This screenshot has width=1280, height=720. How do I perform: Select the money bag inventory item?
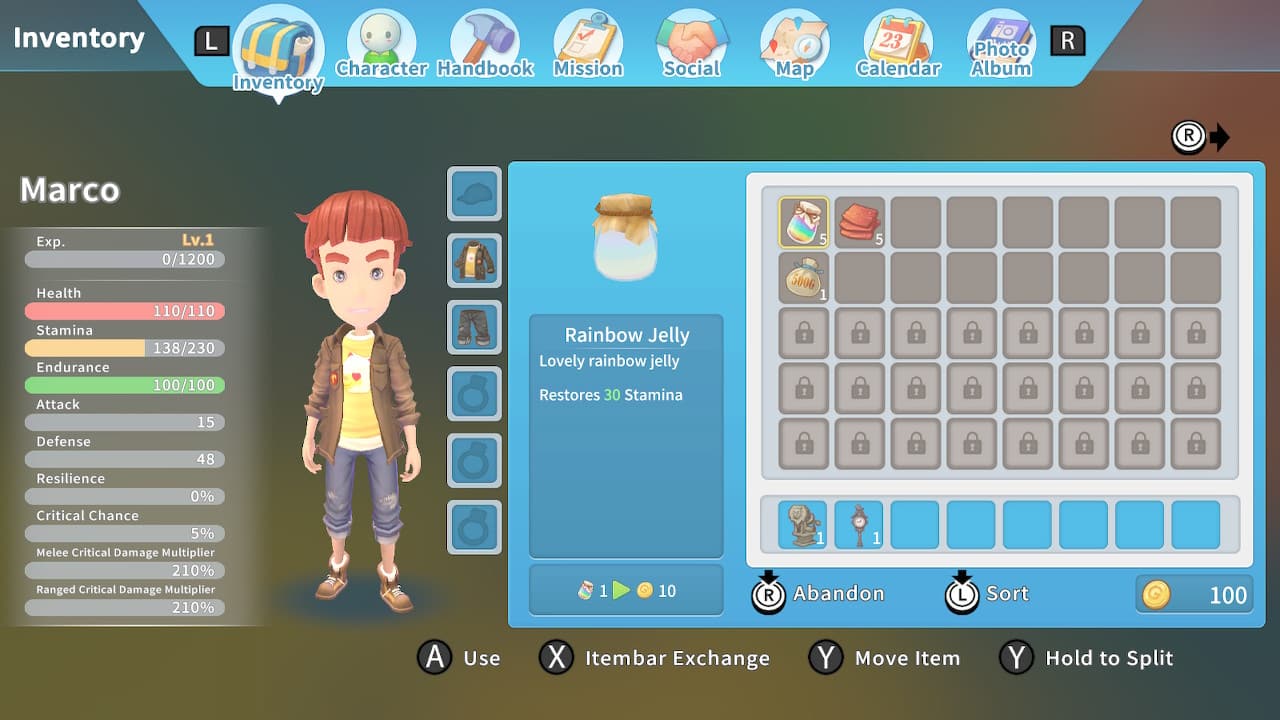(804, 277)
